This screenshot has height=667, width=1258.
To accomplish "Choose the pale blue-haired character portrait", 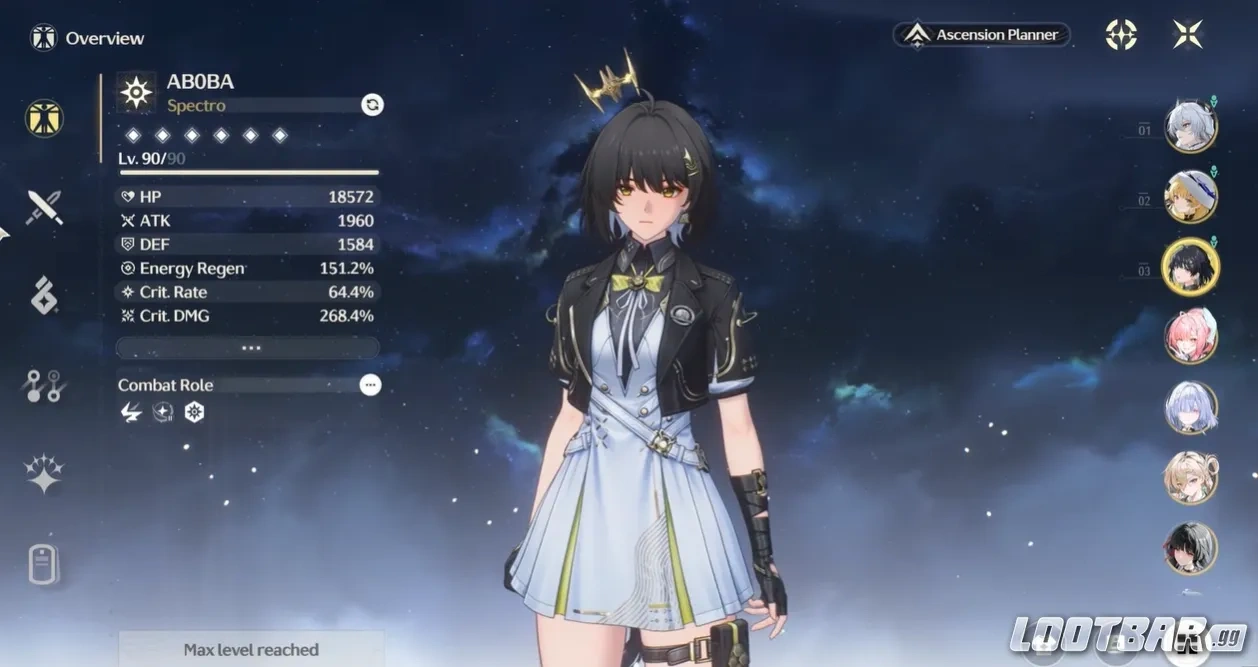I will pyautogui.click(x=1190, y=408).
